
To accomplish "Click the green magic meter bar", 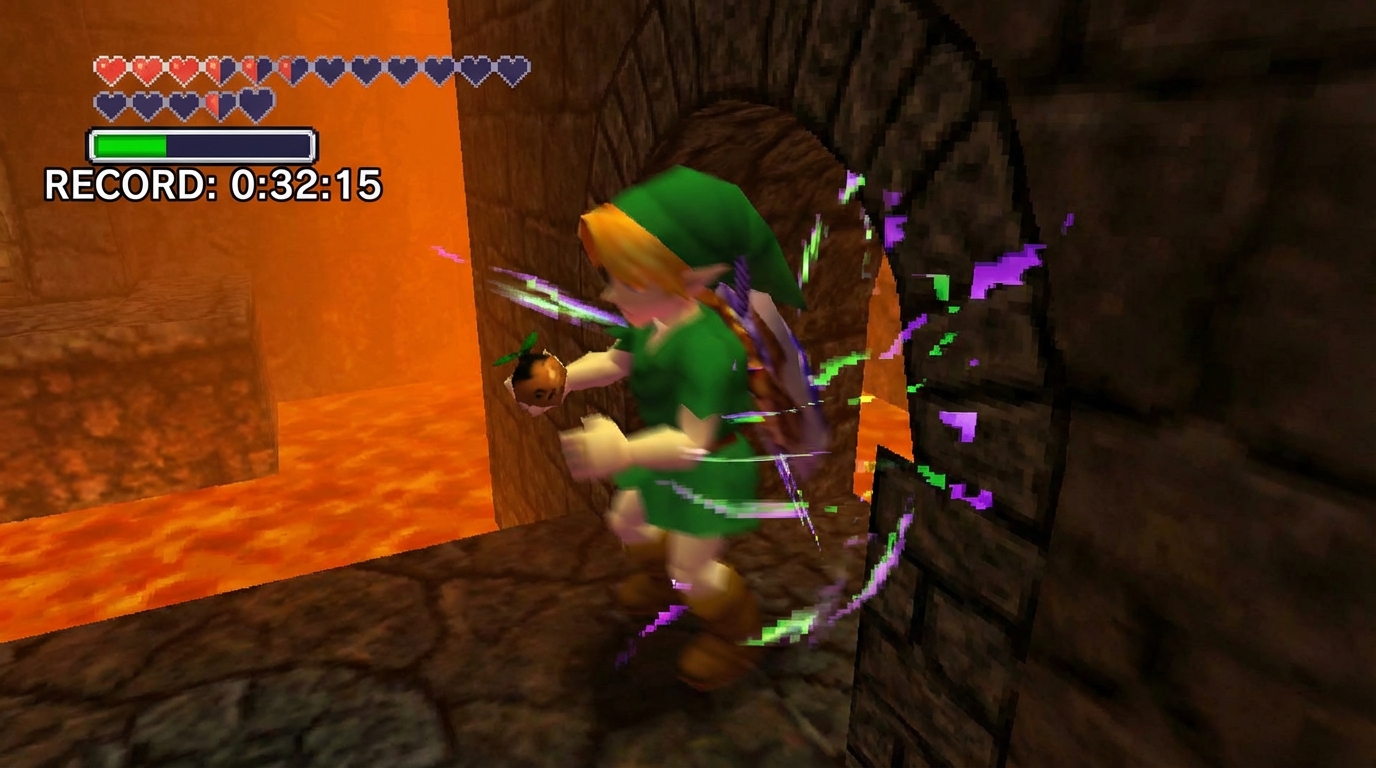I will pos(130,143).
